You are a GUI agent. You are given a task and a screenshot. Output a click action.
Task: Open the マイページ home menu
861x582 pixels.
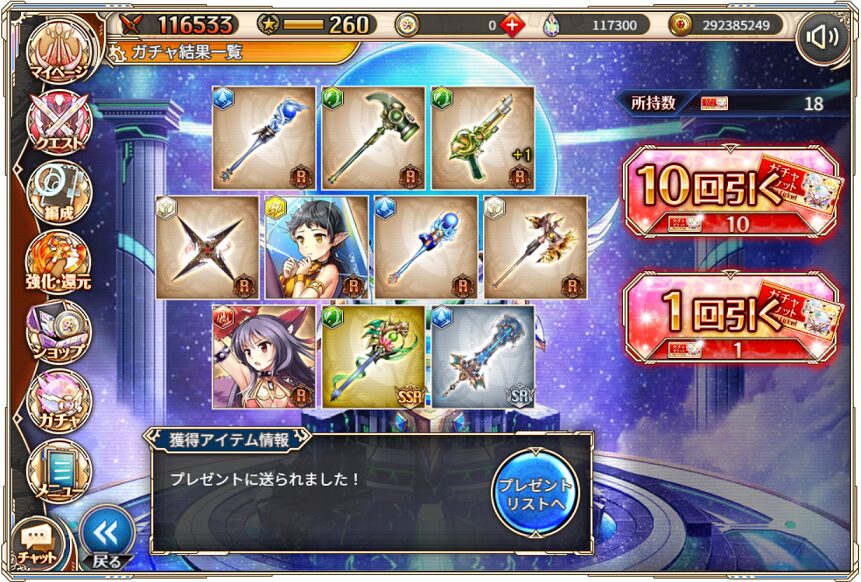pos(58,50)
